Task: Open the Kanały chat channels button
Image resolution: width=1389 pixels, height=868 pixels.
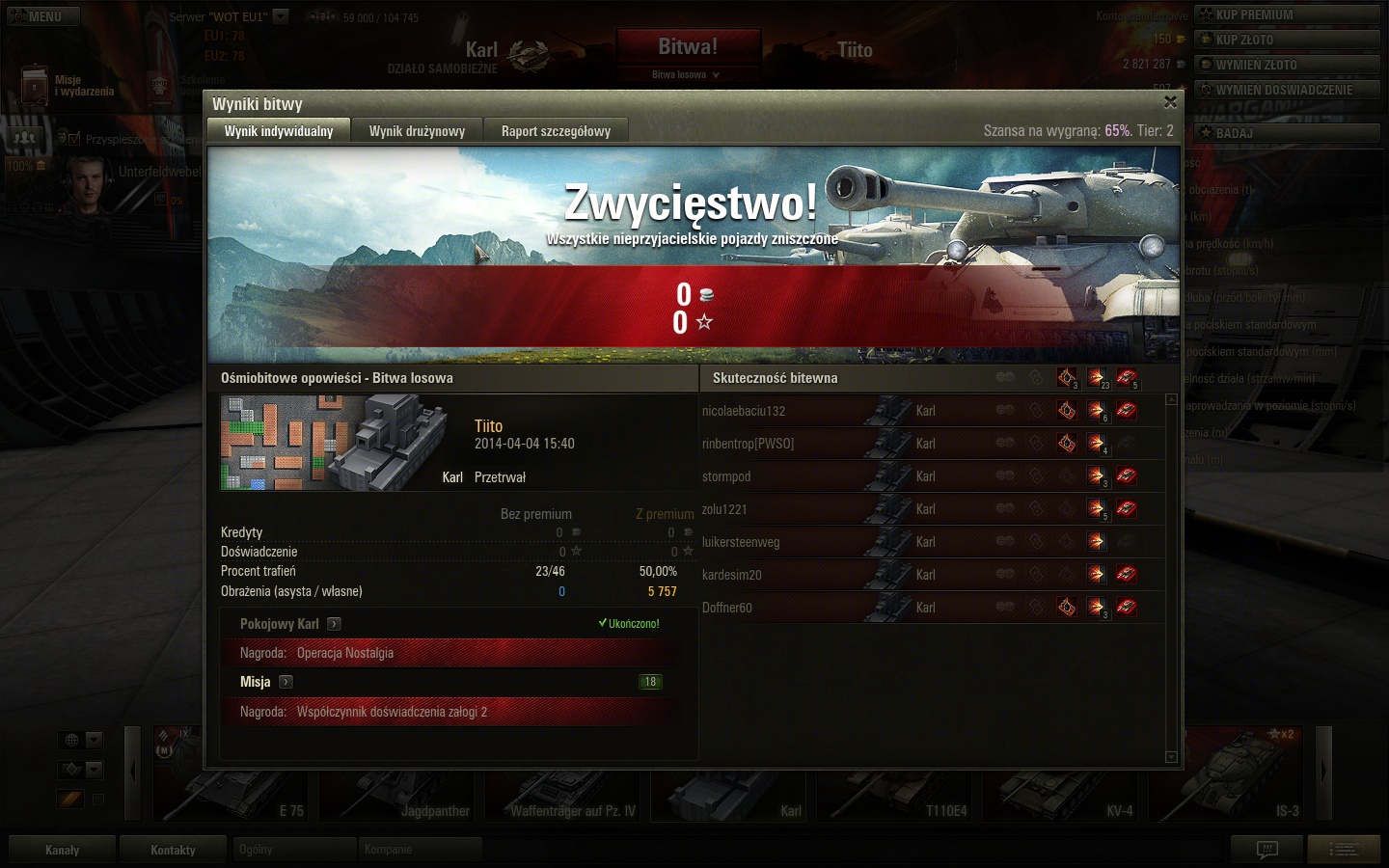Action: tap(62, 850)
